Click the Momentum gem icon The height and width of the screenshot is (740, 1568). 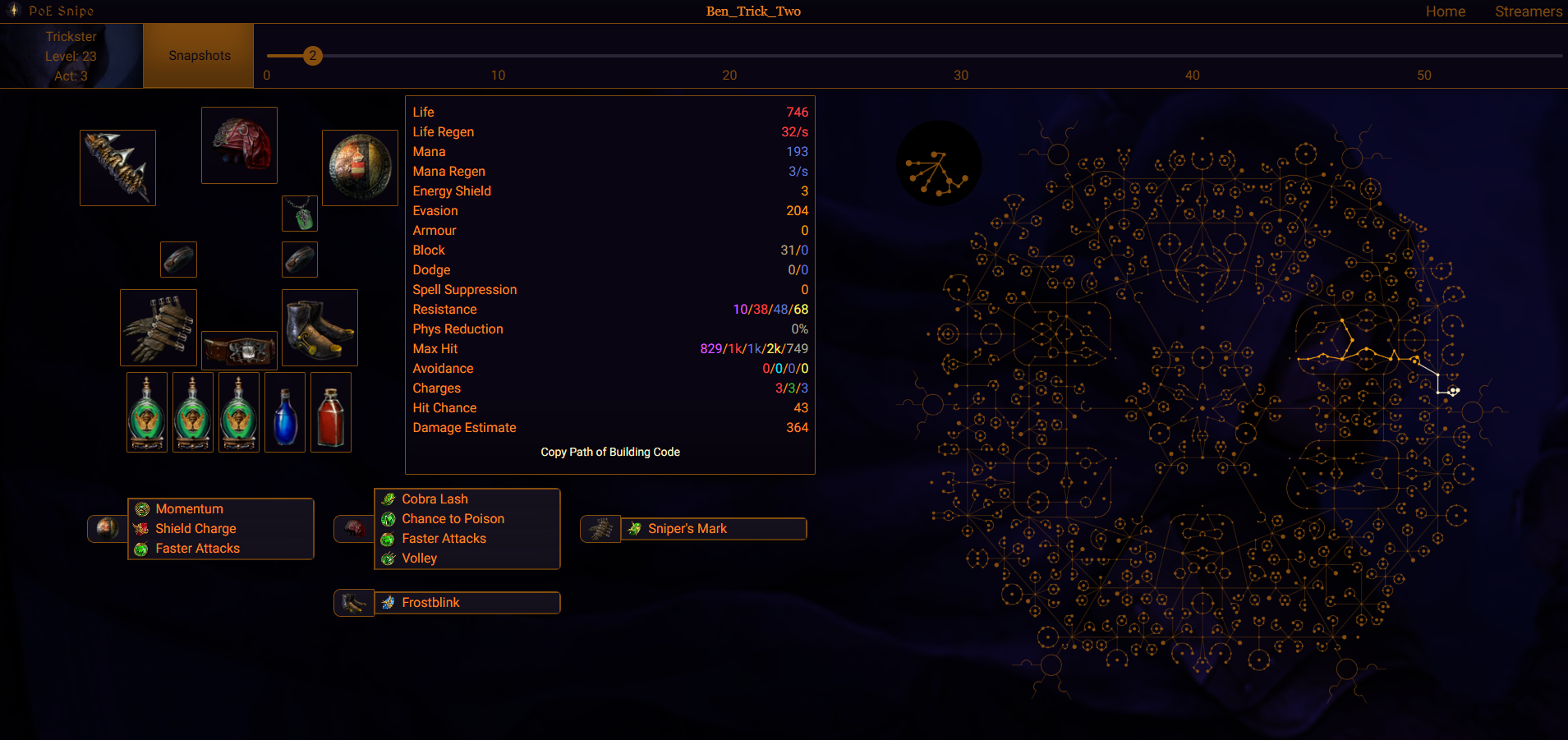[141, 508]
